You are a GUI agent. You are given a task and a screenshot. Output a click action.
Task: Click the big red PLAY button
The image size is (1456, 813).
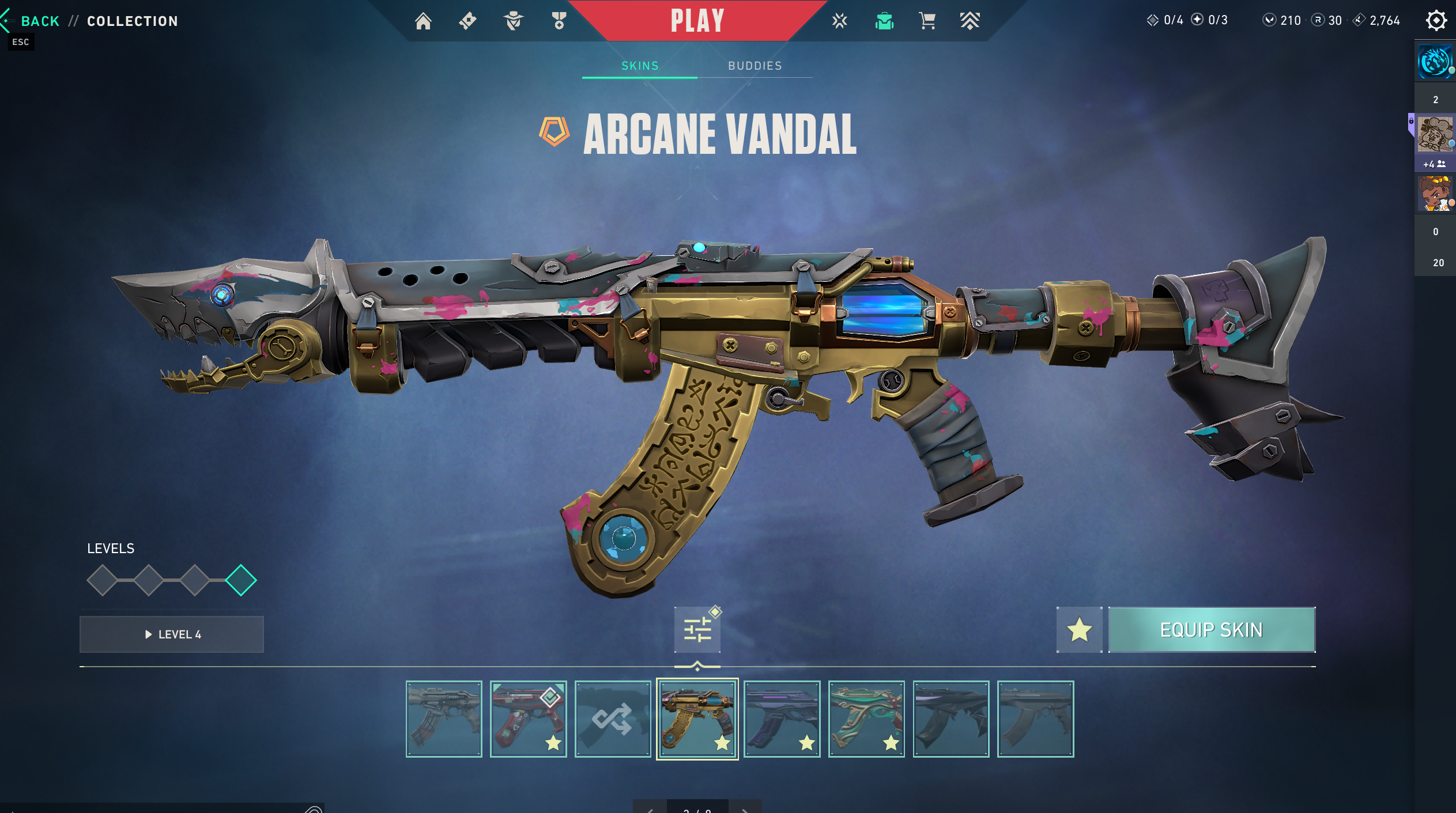[697, 21]
